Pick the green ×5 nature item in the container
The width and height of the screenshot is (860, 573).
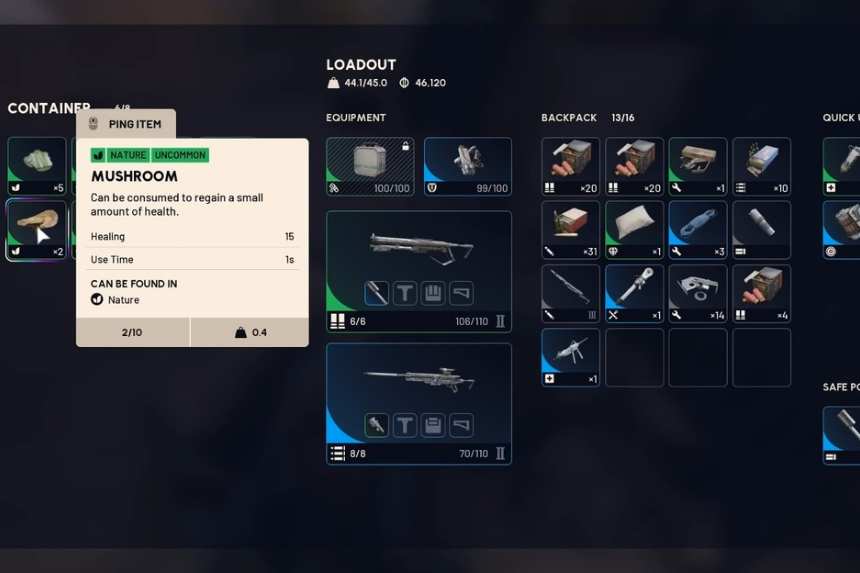coord(37,165)
